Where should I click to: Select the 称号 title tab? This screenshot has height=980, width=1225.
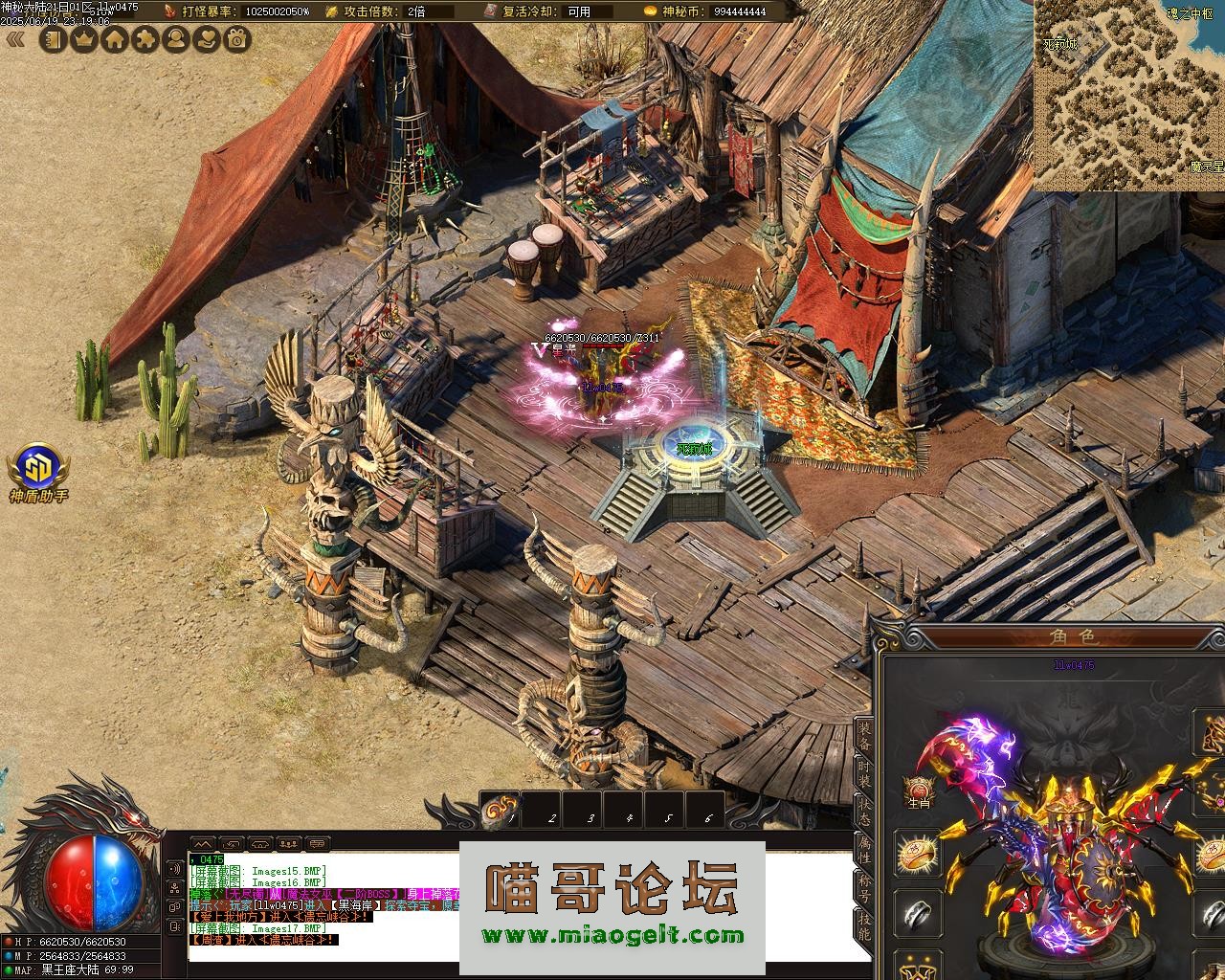(863, 887)
